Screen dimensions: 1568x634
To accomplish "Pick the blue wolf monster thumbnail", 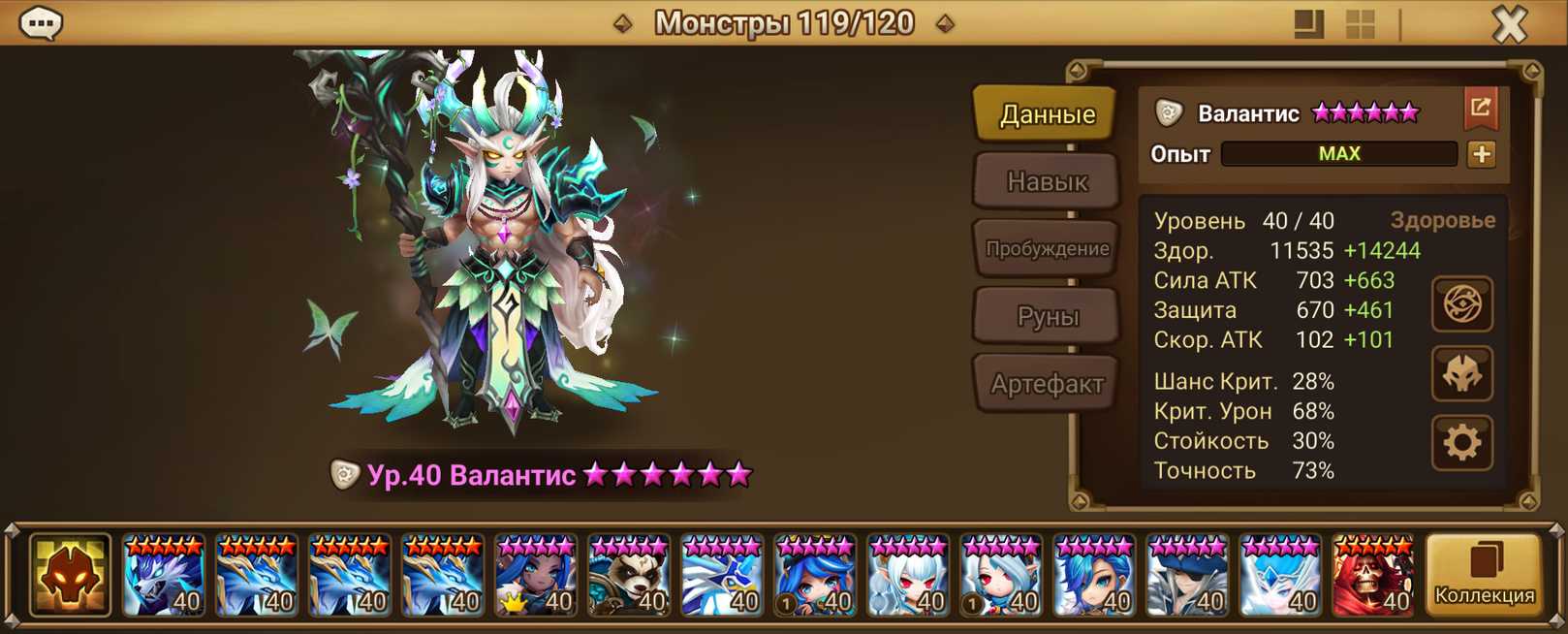I will pos(163,575).
